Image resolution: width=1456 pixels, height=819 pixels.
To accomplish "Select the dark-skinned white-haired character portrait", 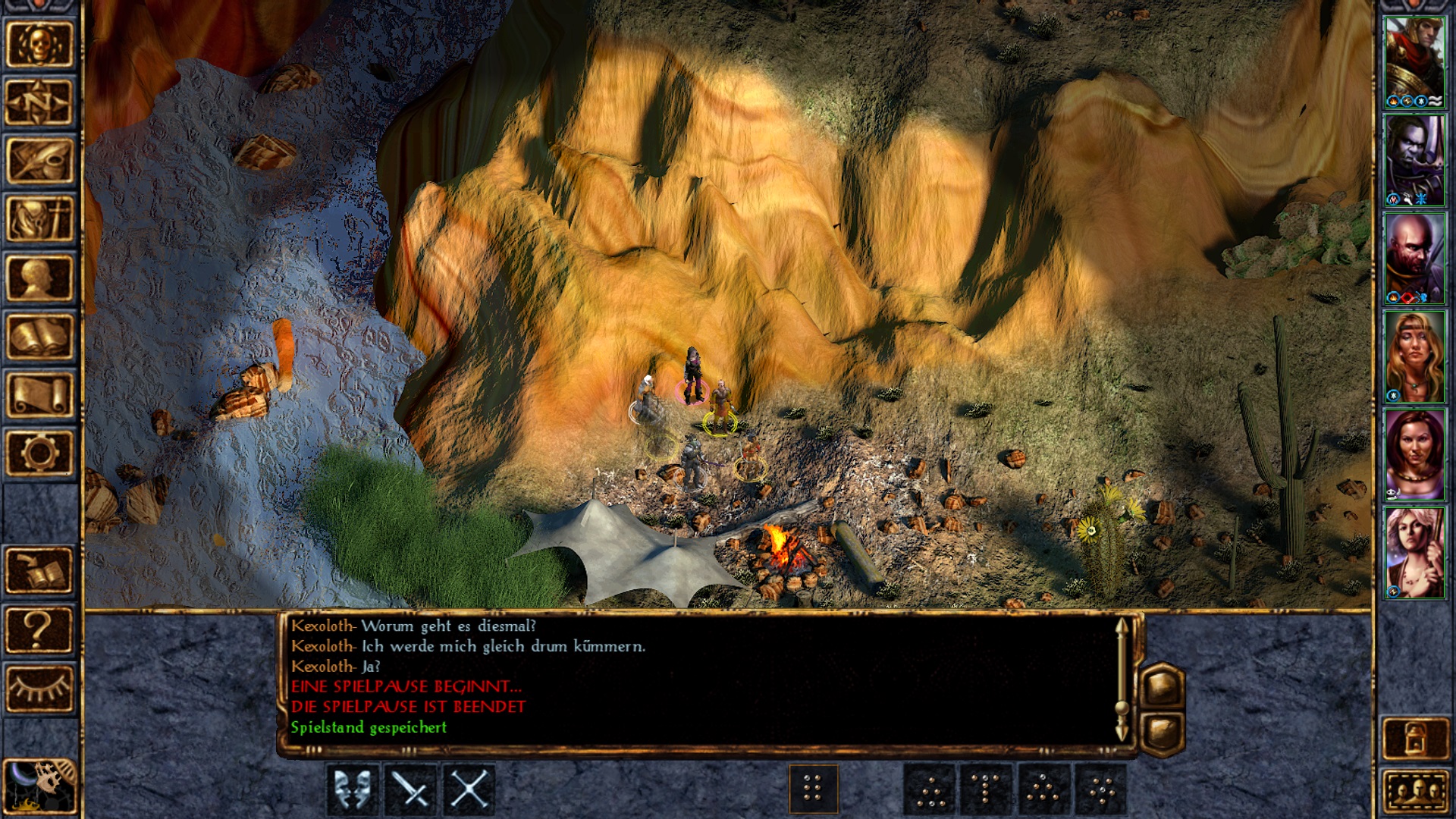I will 1414,160.
